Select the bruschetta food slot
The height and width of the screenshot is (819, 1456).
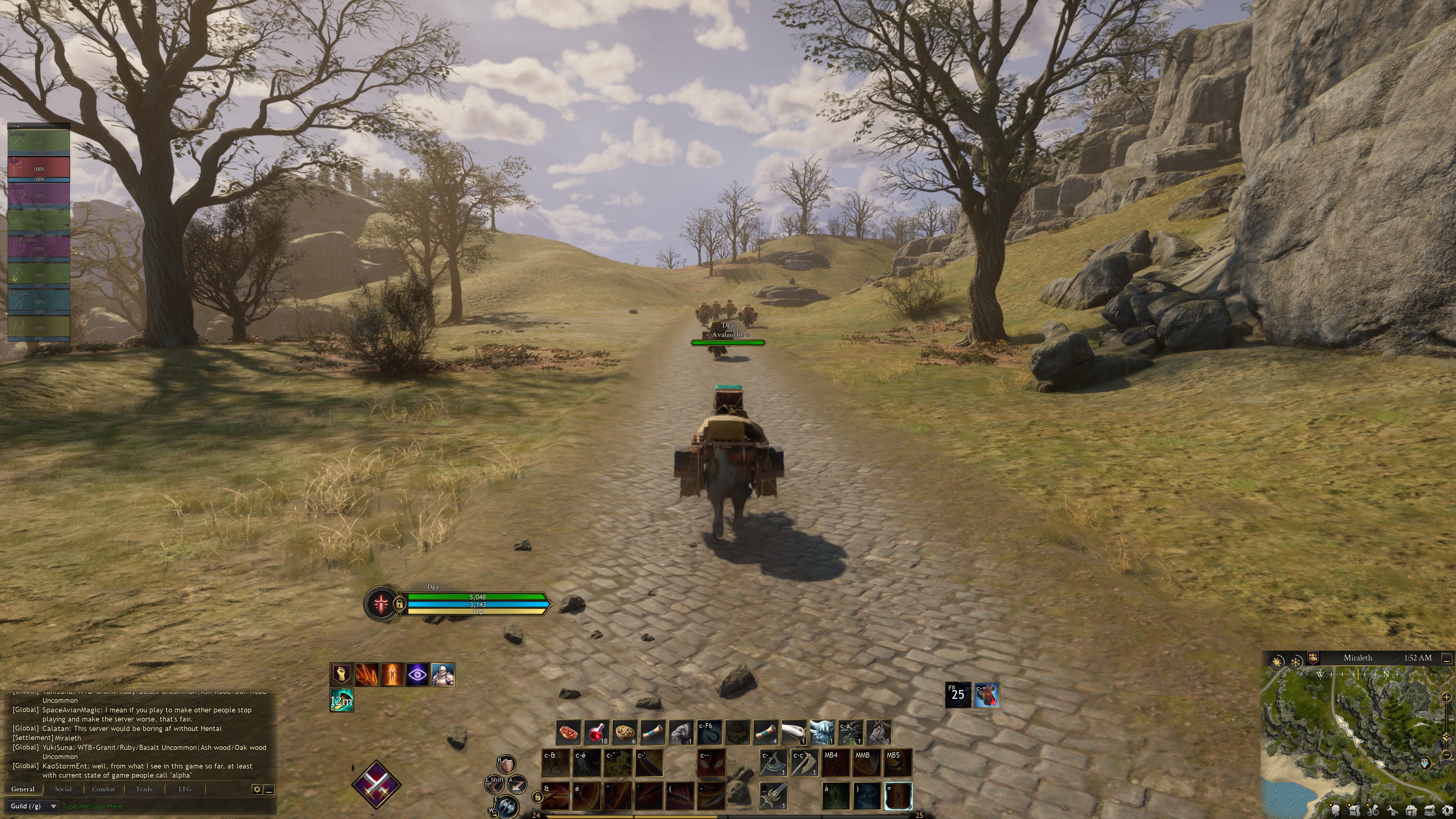tap(569, 733)
